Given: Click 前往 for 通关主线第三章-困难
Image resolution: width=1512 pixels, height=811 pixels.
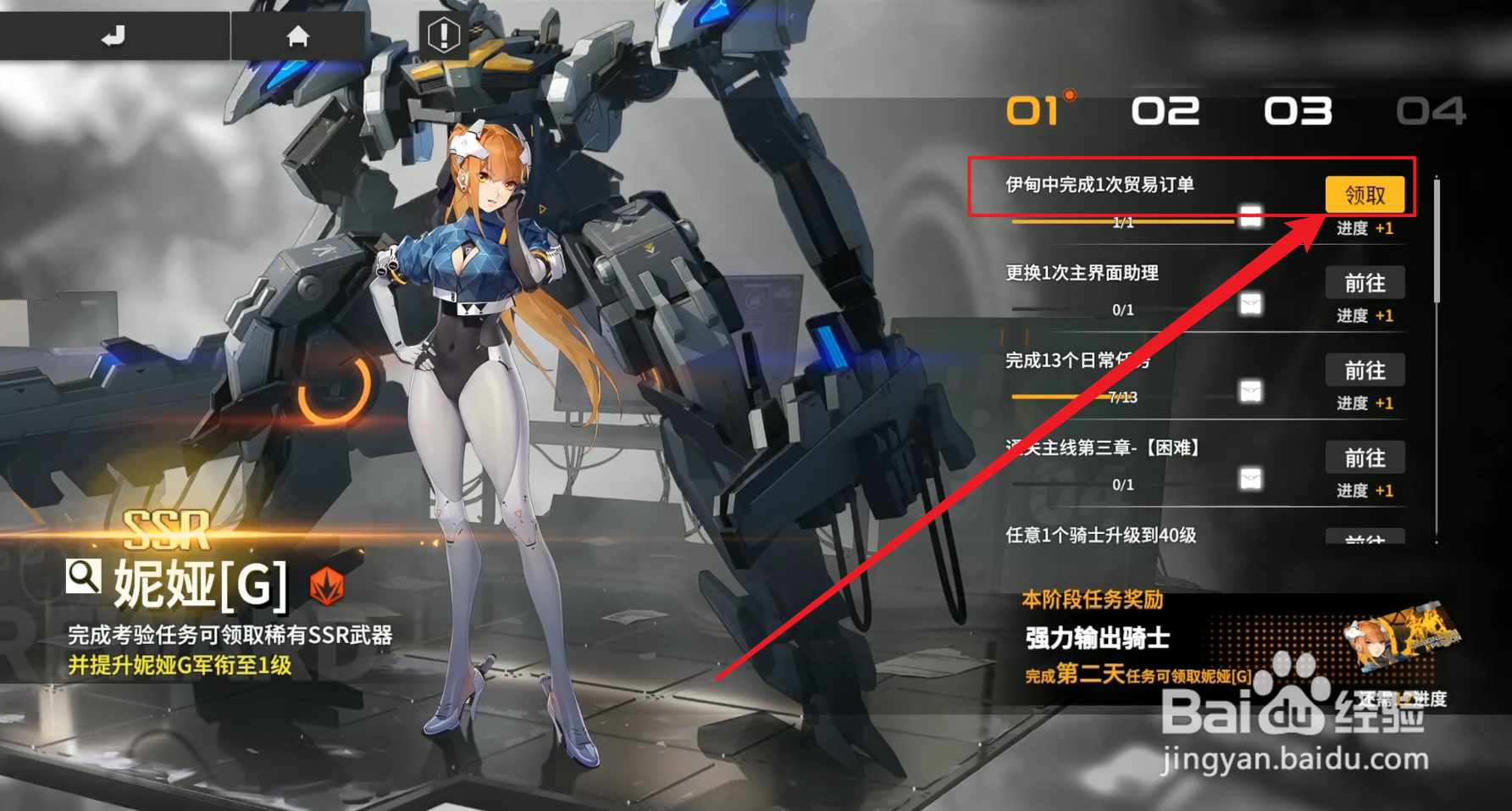Looking at the screenshot, I should coord(1365,458).
